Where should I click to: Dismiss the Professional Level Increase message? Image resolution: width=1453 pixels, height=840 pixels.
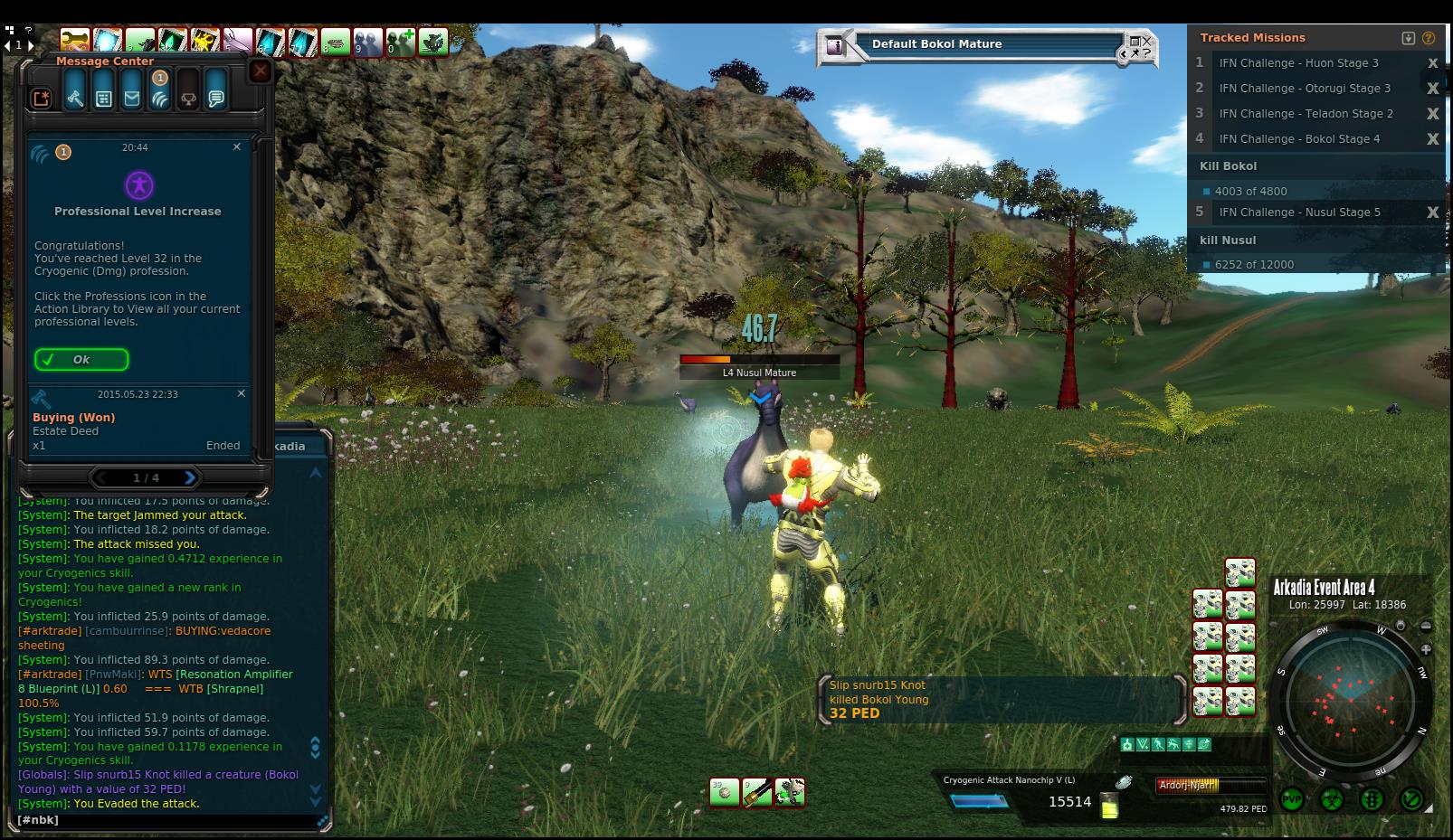237,146
